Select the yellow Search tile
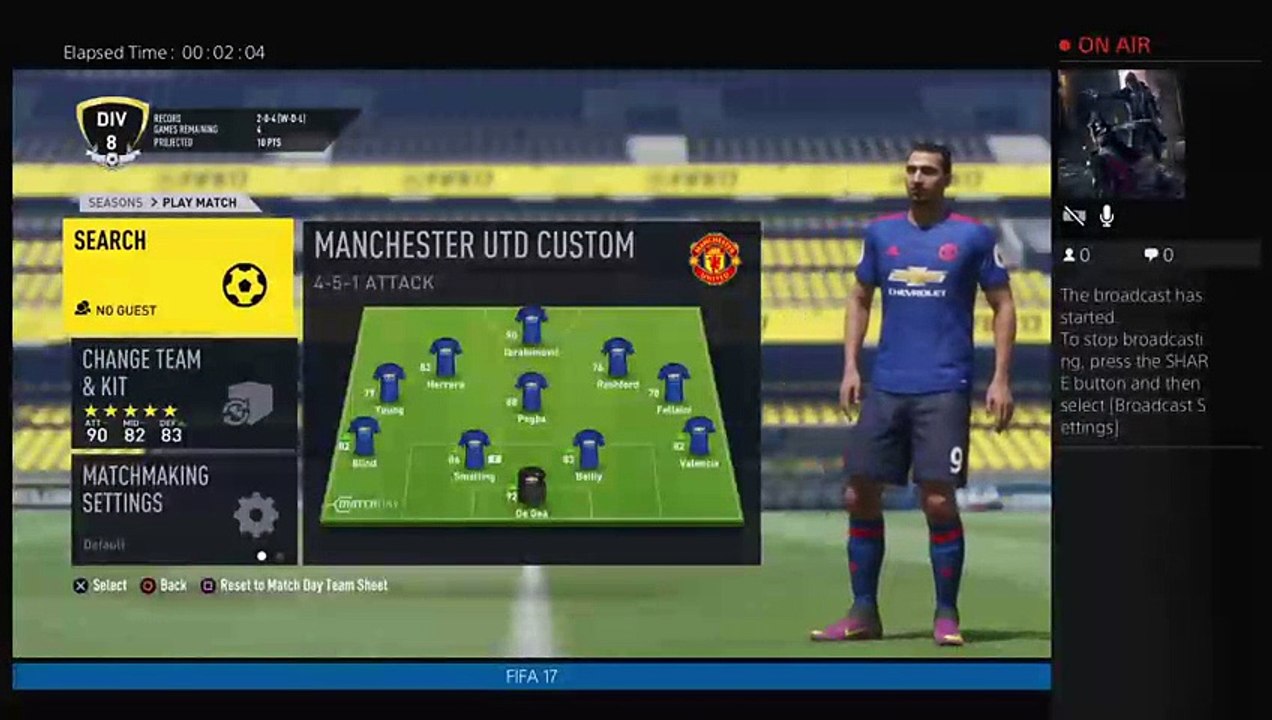This screenshot has height=720, width=1272. pyautogui.click(x=179, y=277)
